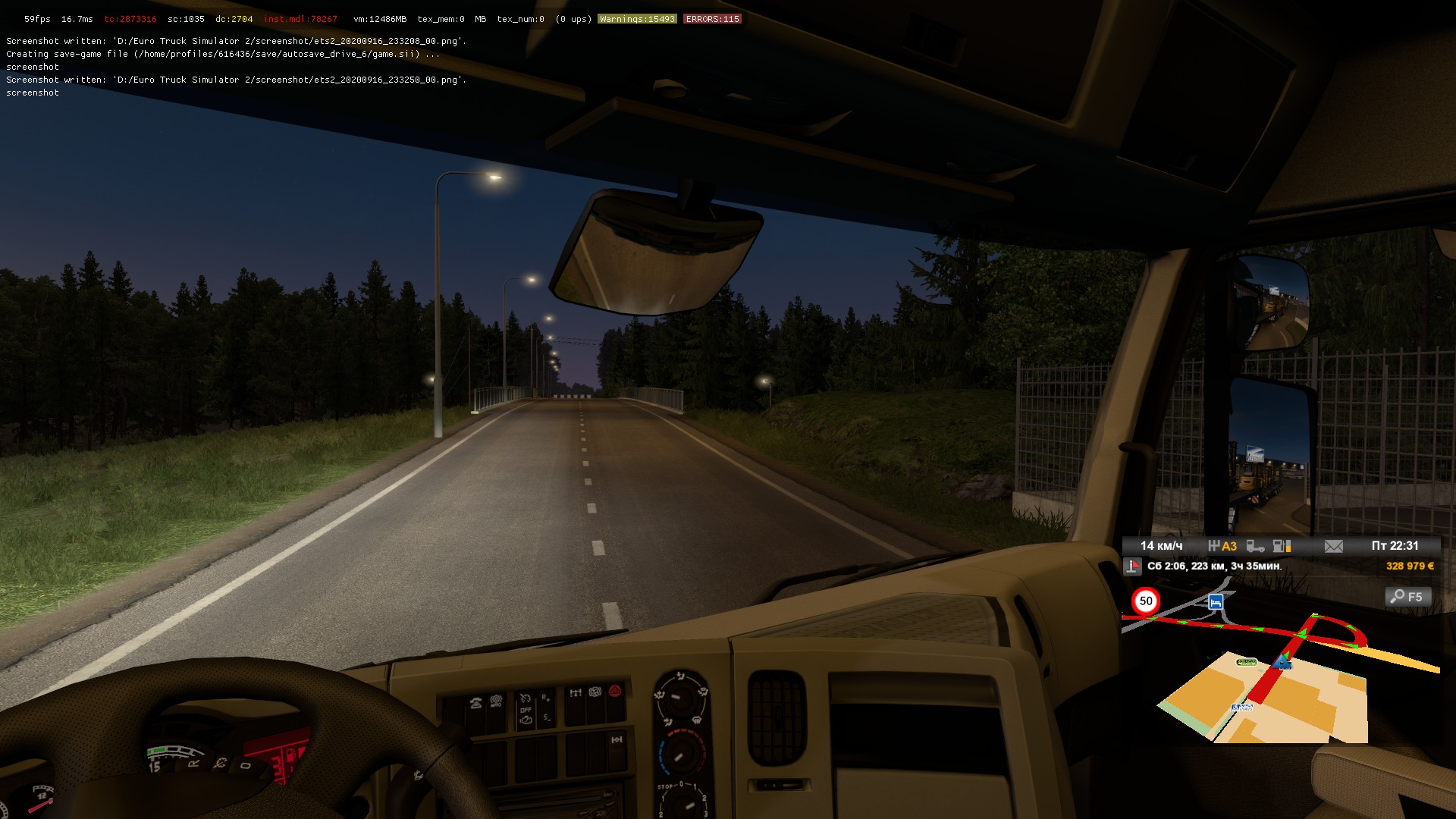
Task: Click the gearbox A3 gear indicator
Action: coord(1222,546)
